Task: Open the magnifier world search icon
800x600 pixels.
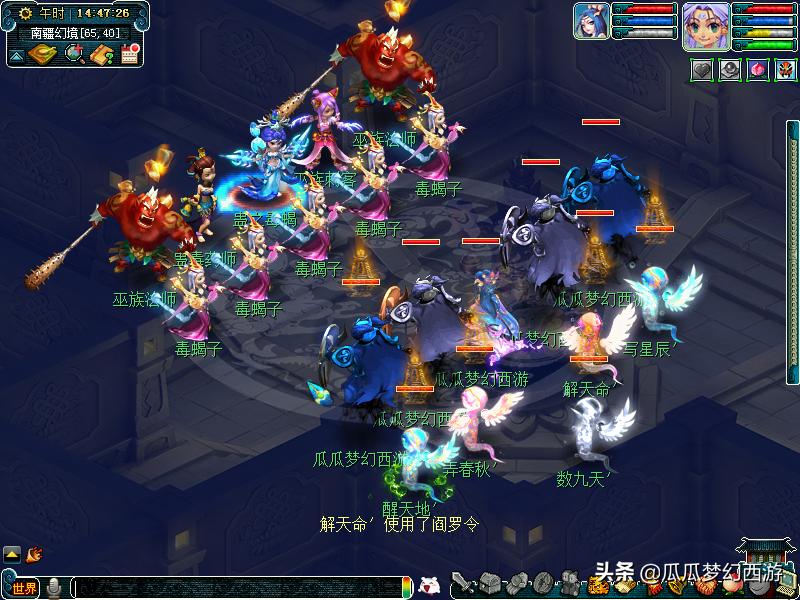Action: pyautogui.click(x=74, y=54)
